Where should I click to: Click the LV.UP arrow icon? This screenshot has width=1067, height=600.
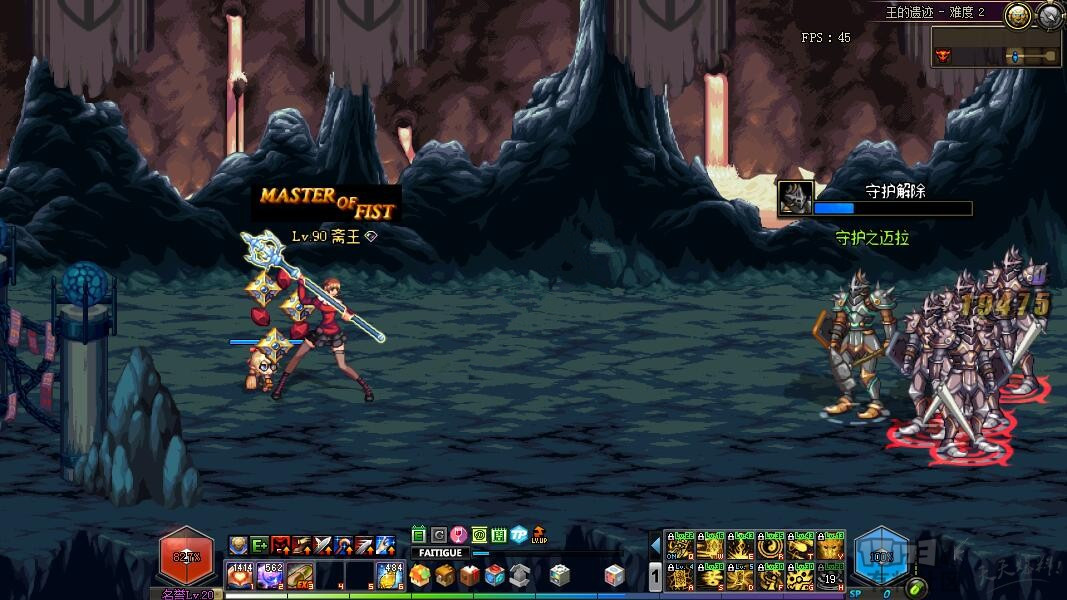click(540, 534)
